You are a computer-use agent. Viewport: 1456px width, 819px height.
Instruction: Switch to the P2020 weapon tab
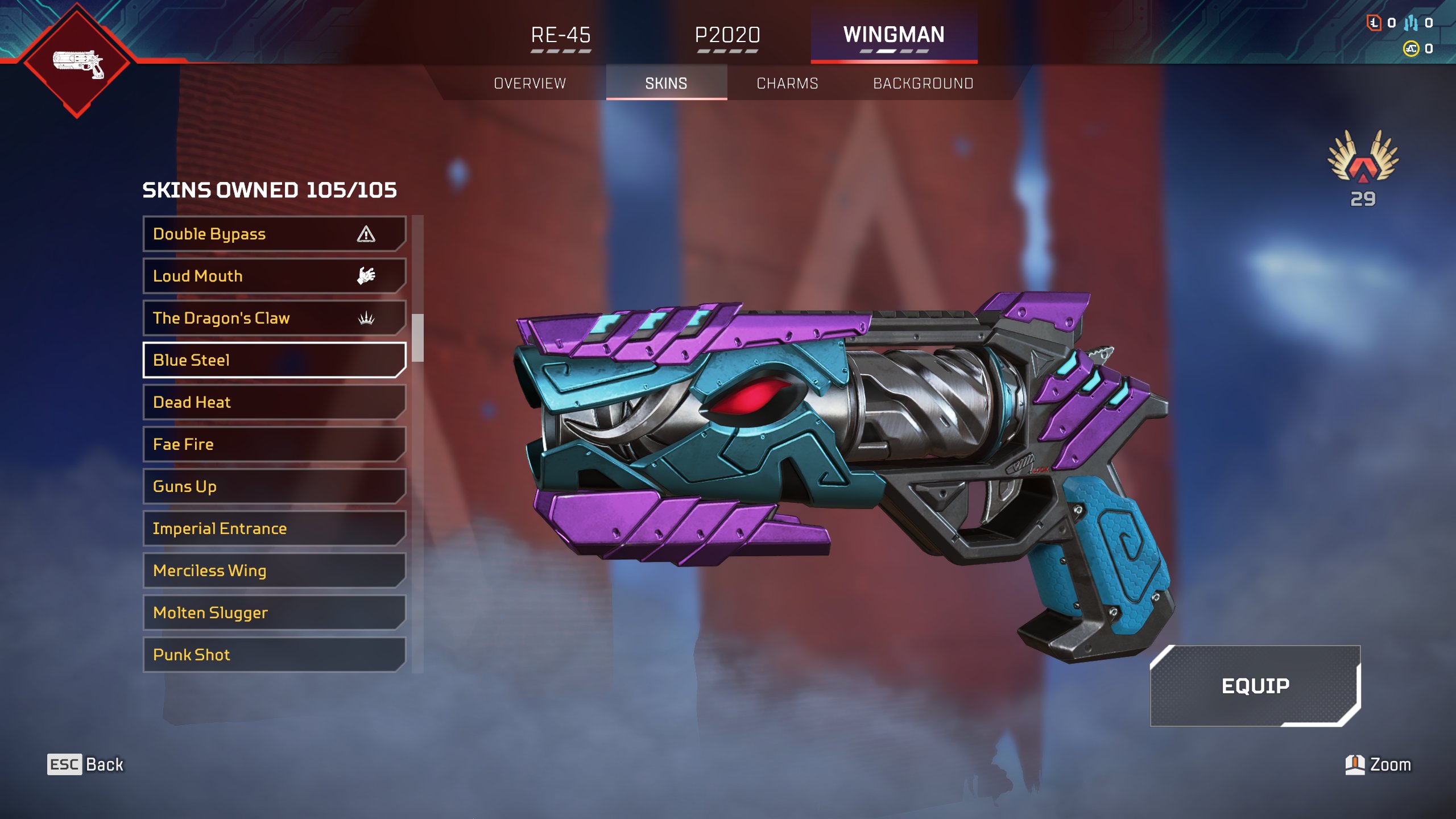point(727,35)
